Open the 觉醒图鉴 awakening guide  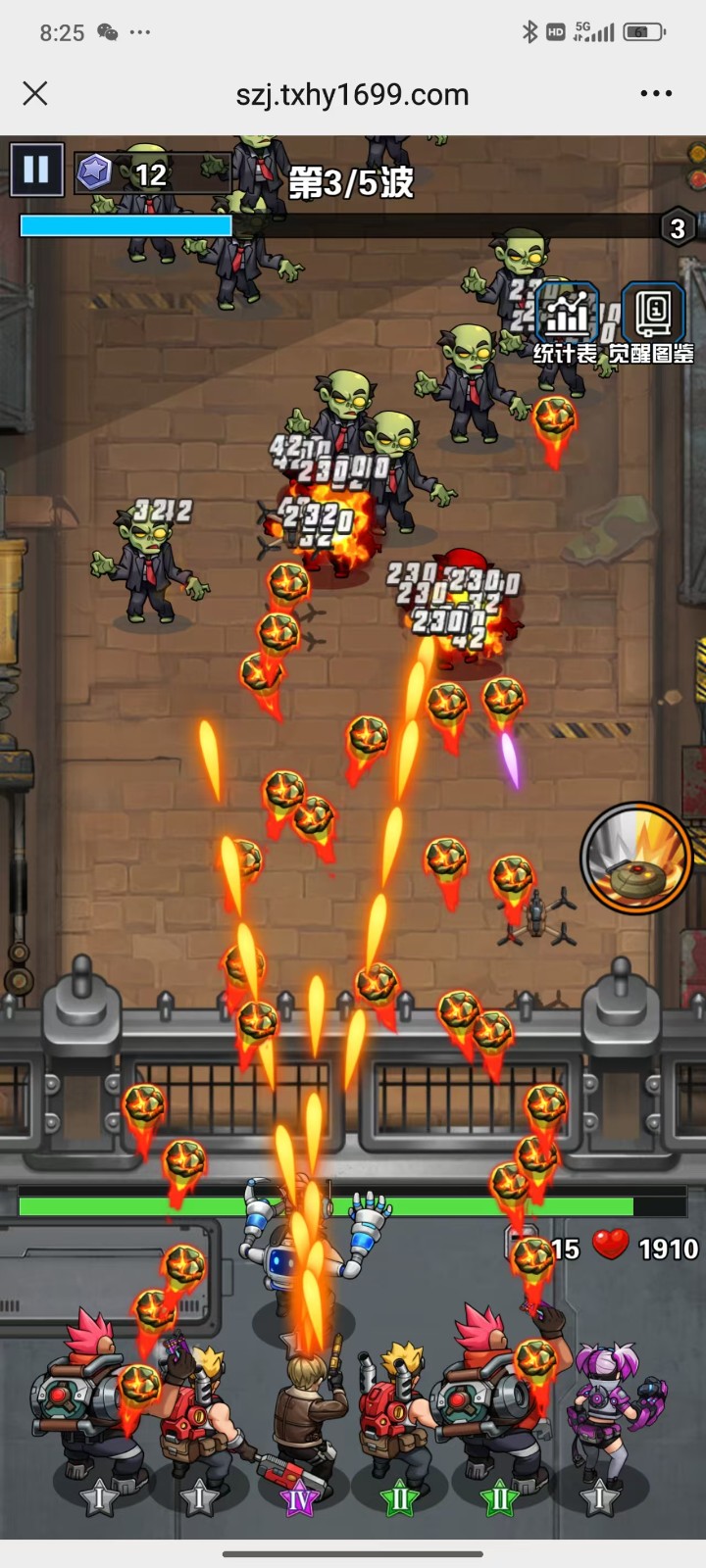(x=652, y=319)
